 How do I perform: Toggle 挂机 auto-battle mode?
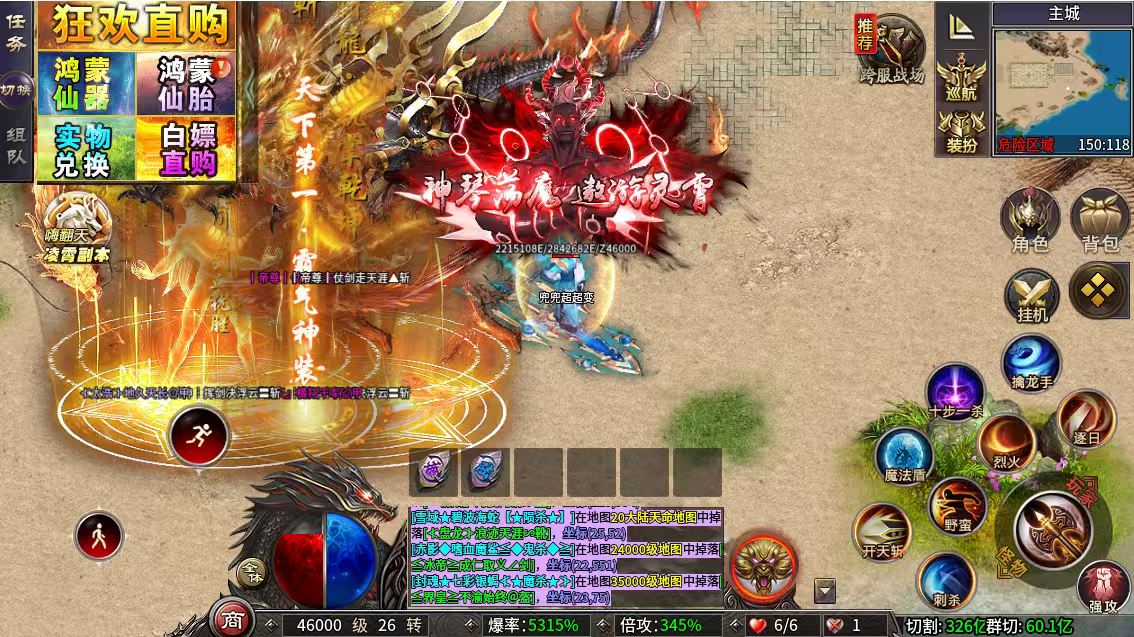coord(1032,296)
